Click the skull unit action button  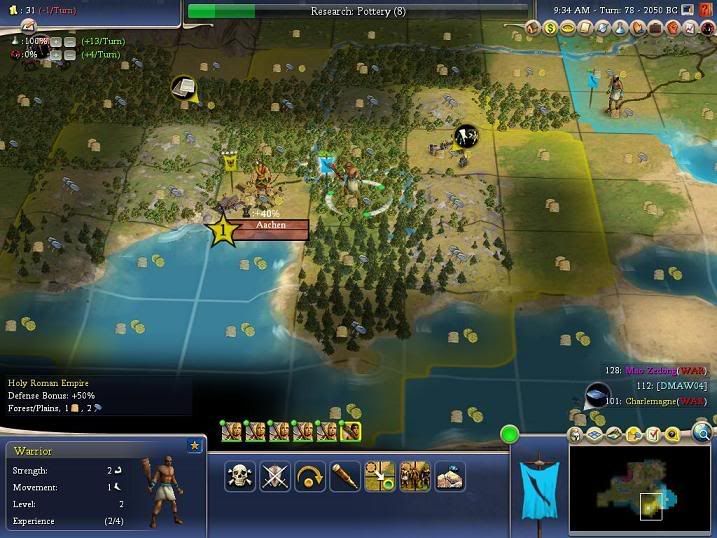pos(241,476)
